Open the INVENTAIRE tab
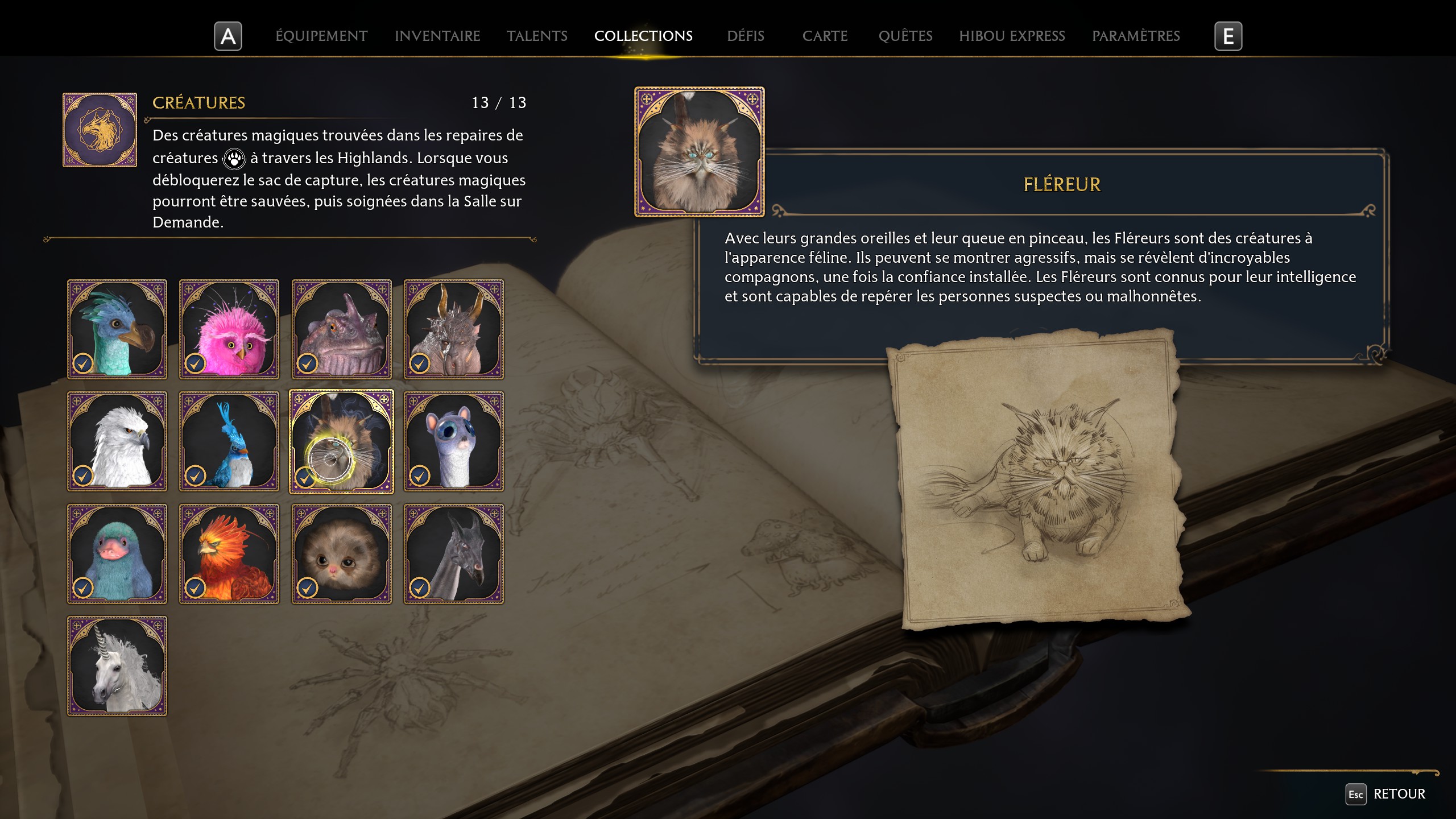 point(437,36)
